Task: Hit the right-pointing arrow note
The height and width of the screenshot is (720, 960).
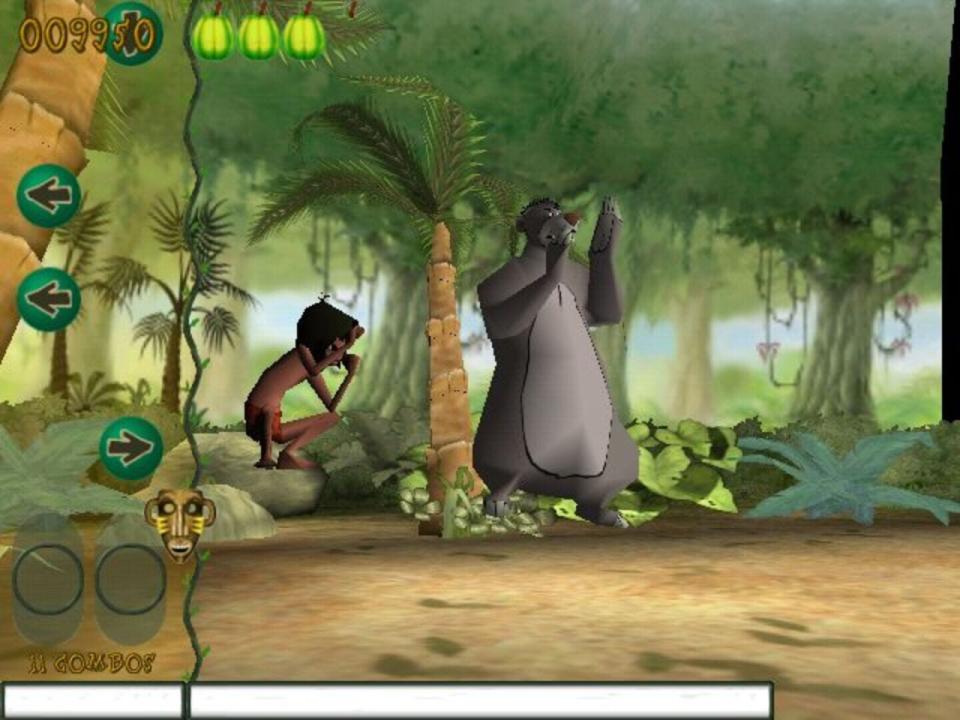Action: coord(131,447)
